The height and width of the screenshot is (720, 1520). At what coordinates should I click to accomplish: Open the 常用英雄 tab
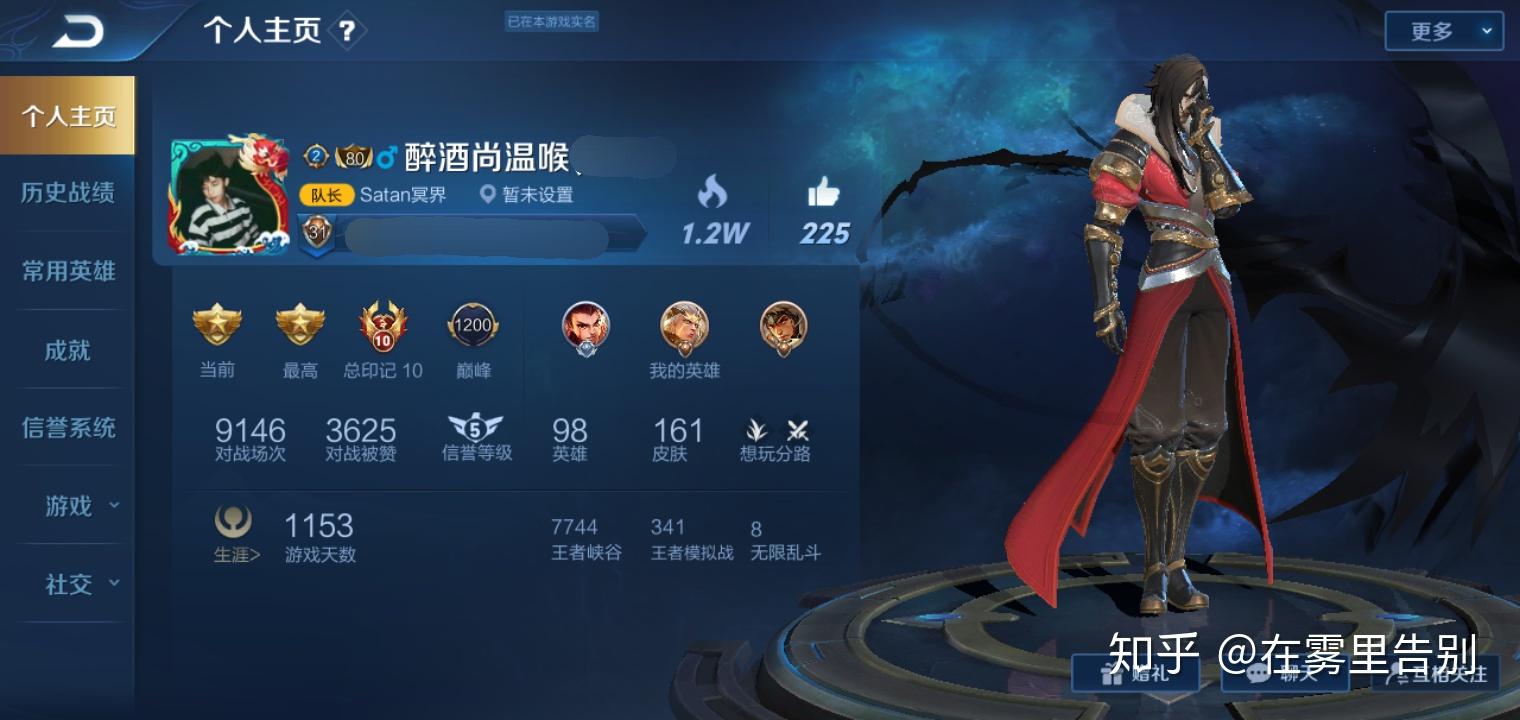point(68,271)
